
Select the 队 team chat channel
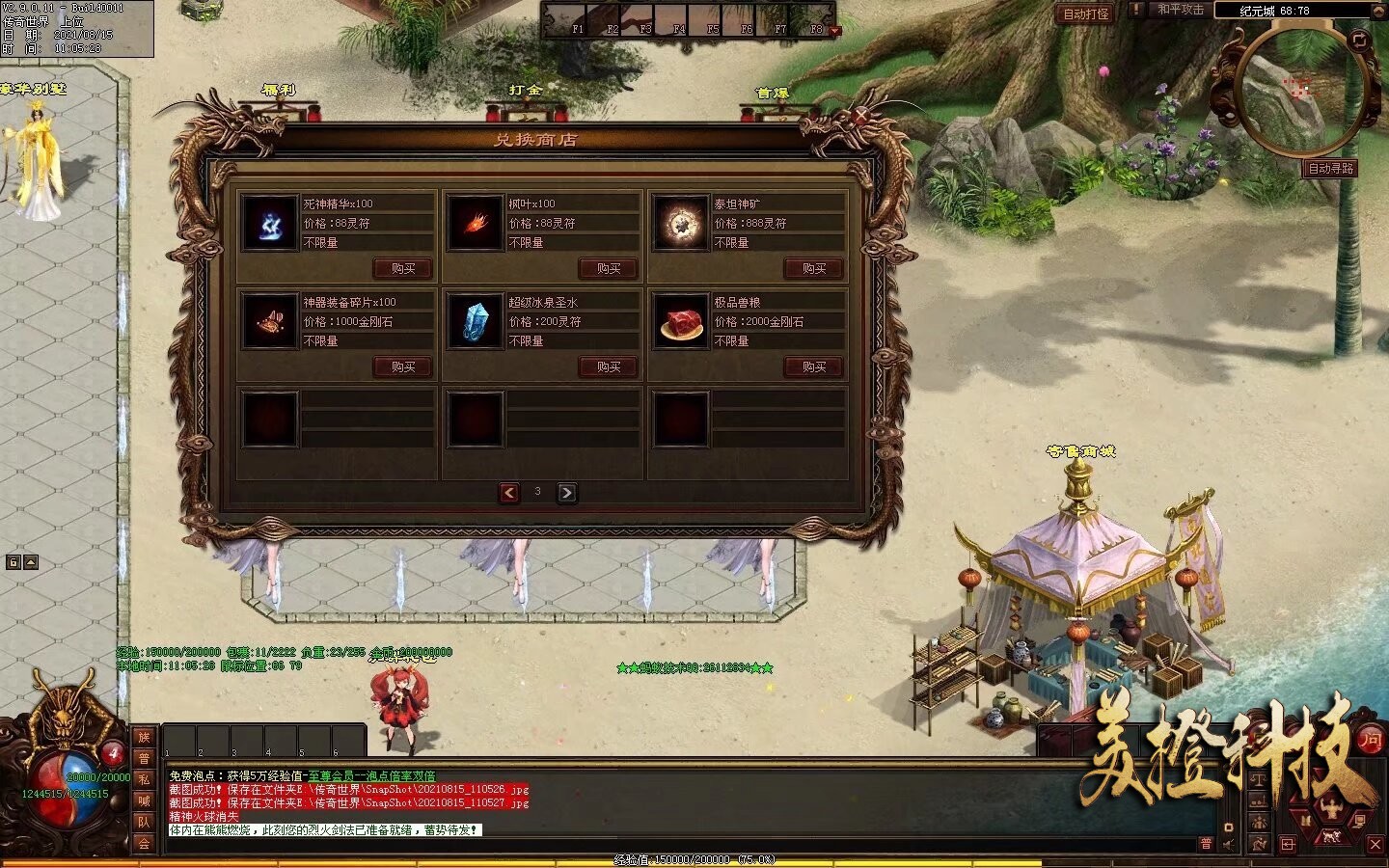pyautogui.click(x=144, y=822)
